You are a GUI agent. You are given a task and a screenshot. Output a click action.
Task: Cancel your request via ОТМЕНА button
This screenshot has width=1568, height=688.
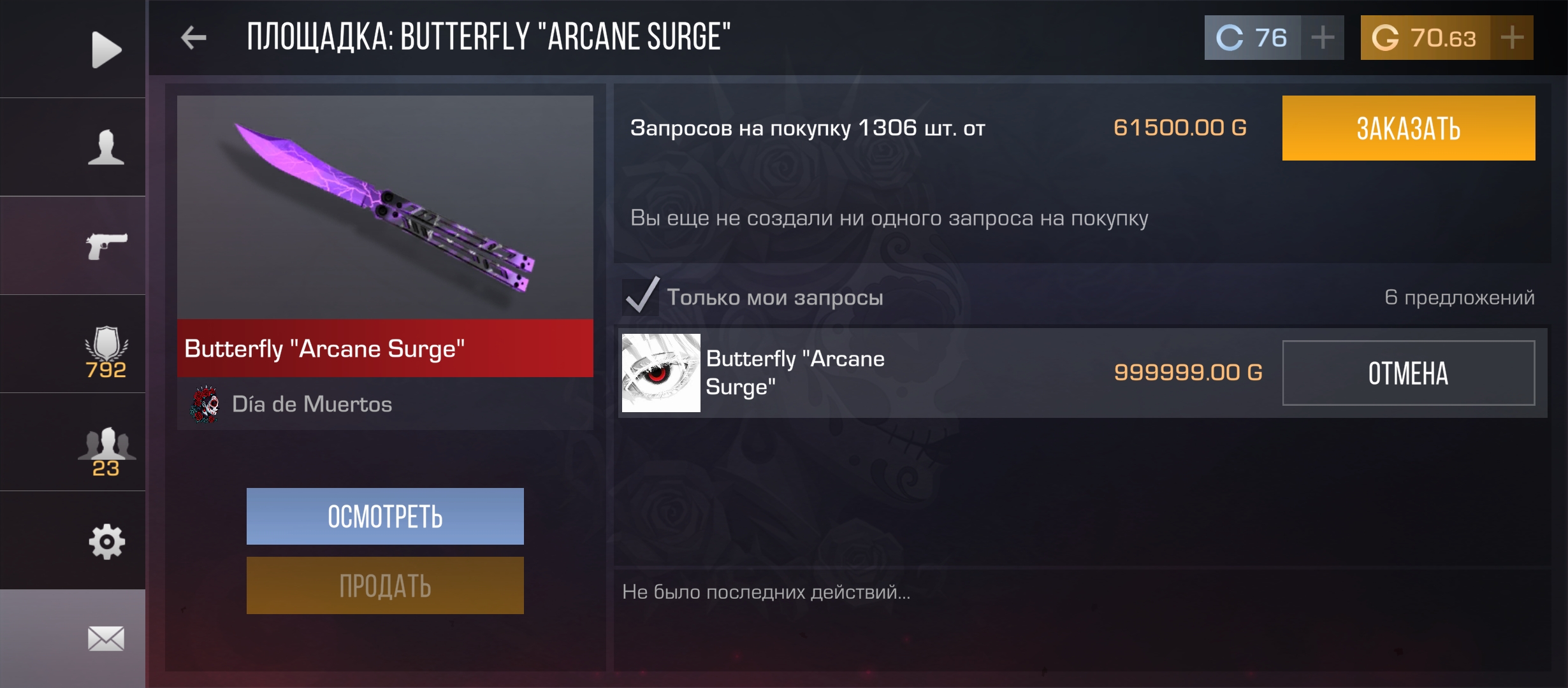coord(1408,374)
